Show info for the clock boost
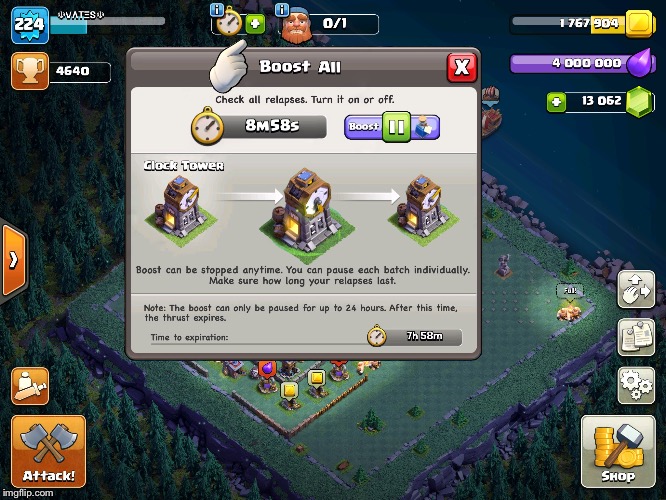Viewport: 666px width, 500px height. coord(218,9)
